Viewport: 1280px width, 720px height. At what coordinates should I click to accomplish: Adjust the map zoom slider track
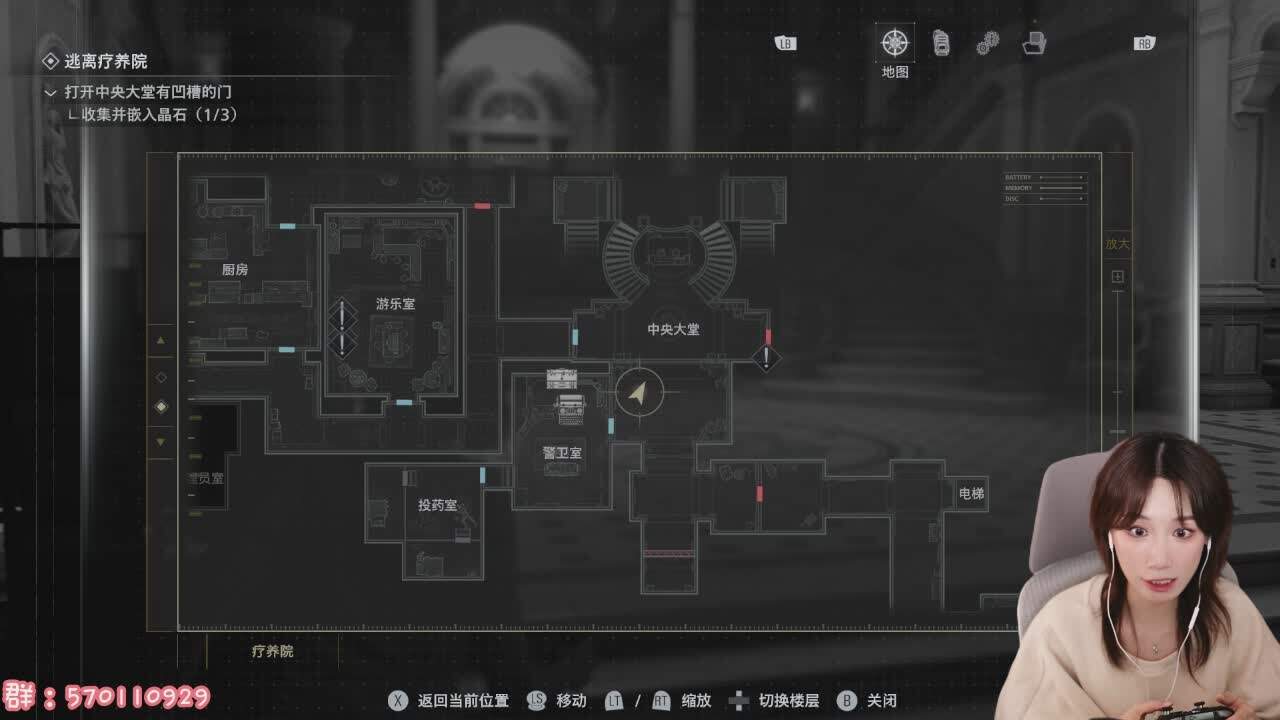click(1117, 360)
